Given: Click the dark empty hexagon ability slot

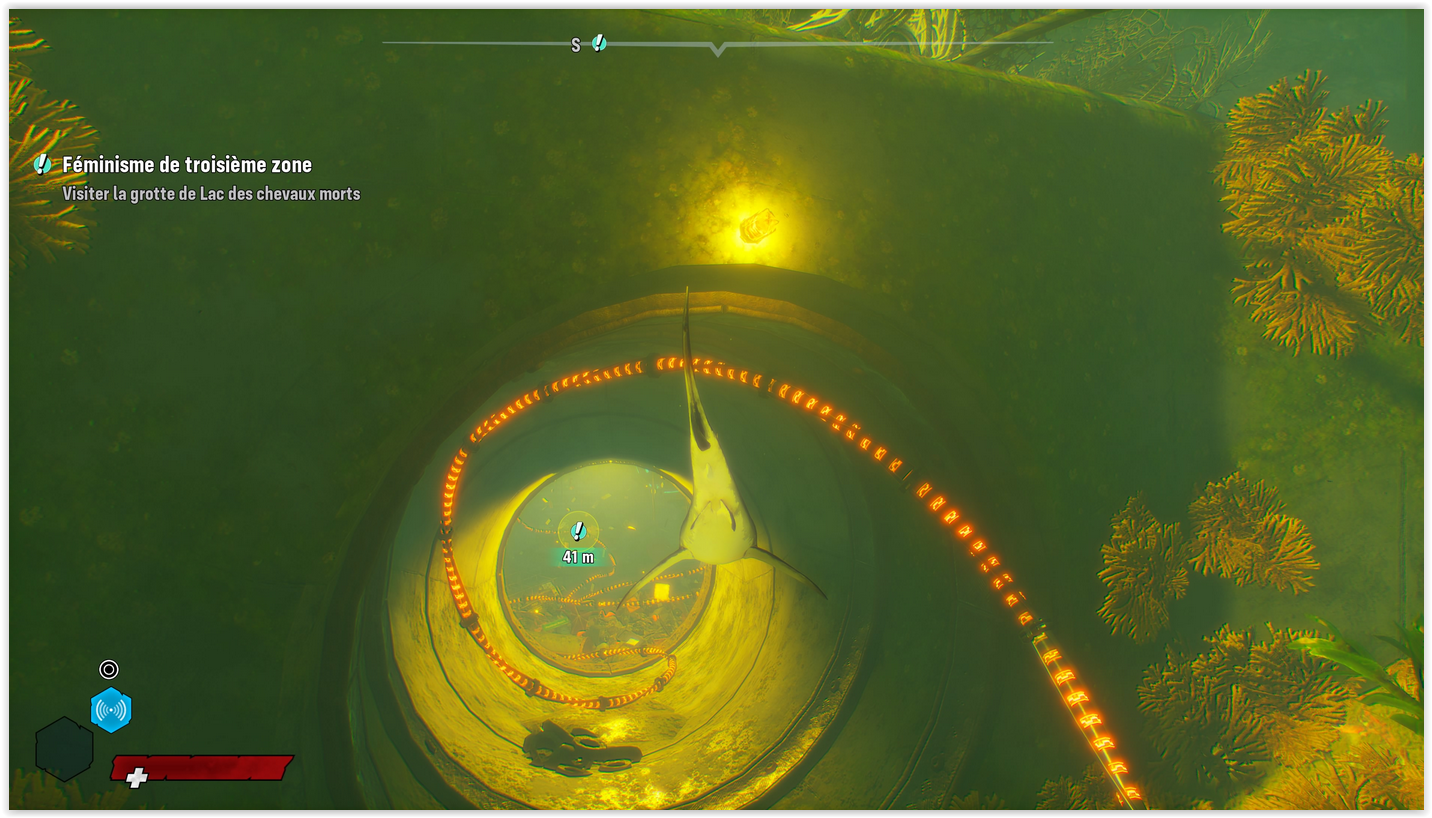Looking at the screenshot, I should [x=64, y=749].
